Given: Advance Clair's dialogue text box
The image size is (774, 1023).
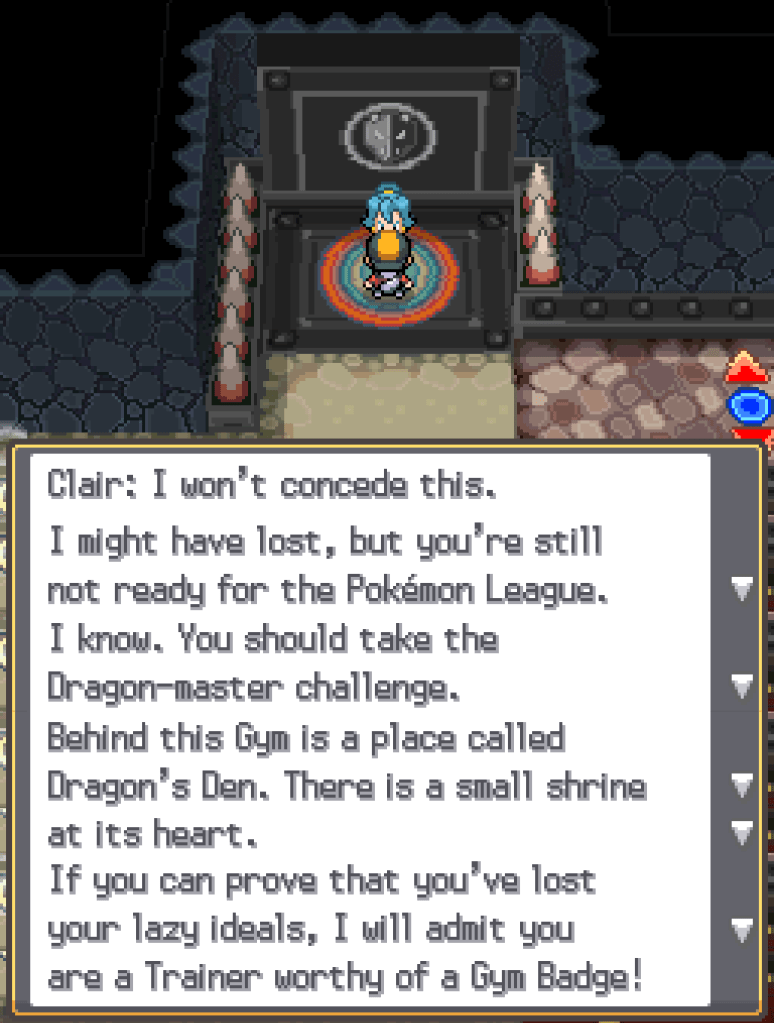Looking at the screenshot, I should tap(370, 730).
